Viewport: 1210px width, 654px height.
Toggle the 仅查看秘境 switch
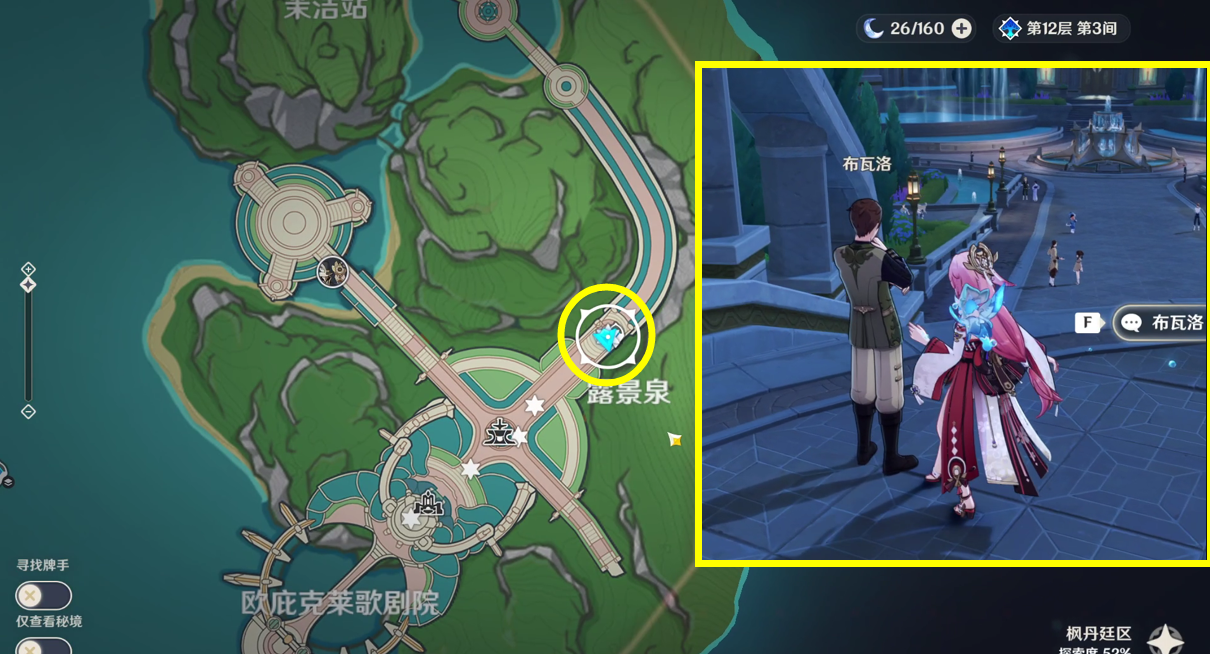coord(43,647)
